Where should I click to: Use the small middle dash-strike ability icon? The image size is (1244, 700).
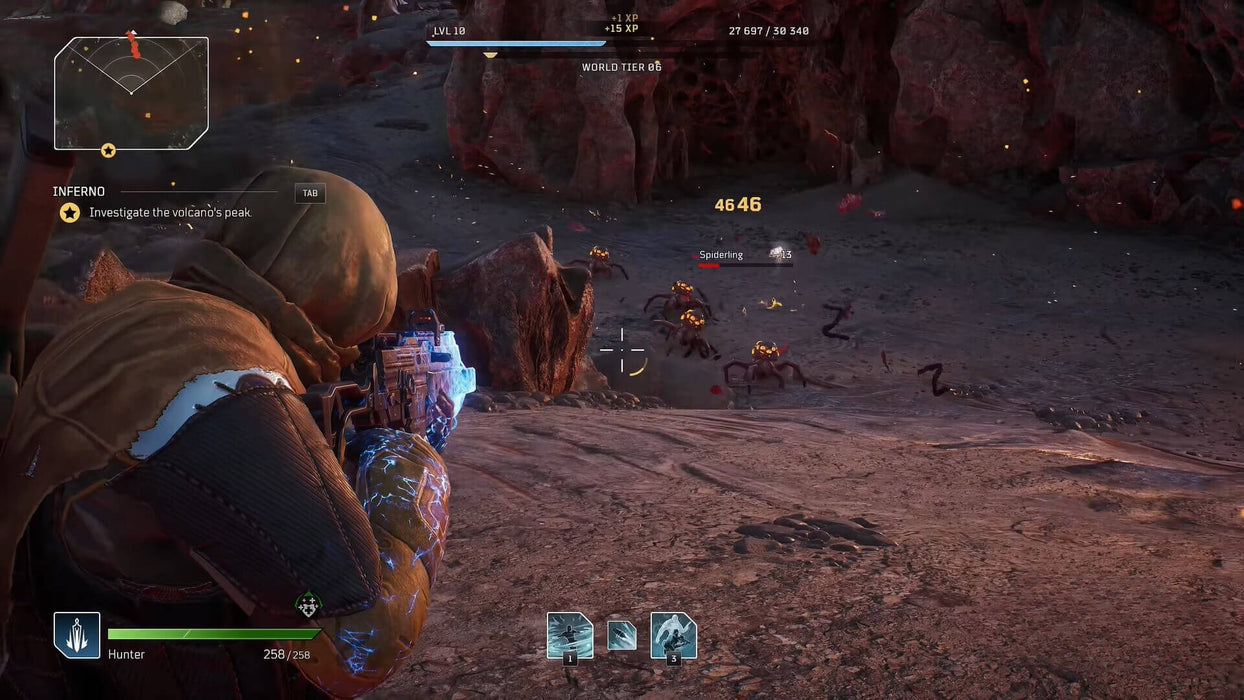click(622, 636)
